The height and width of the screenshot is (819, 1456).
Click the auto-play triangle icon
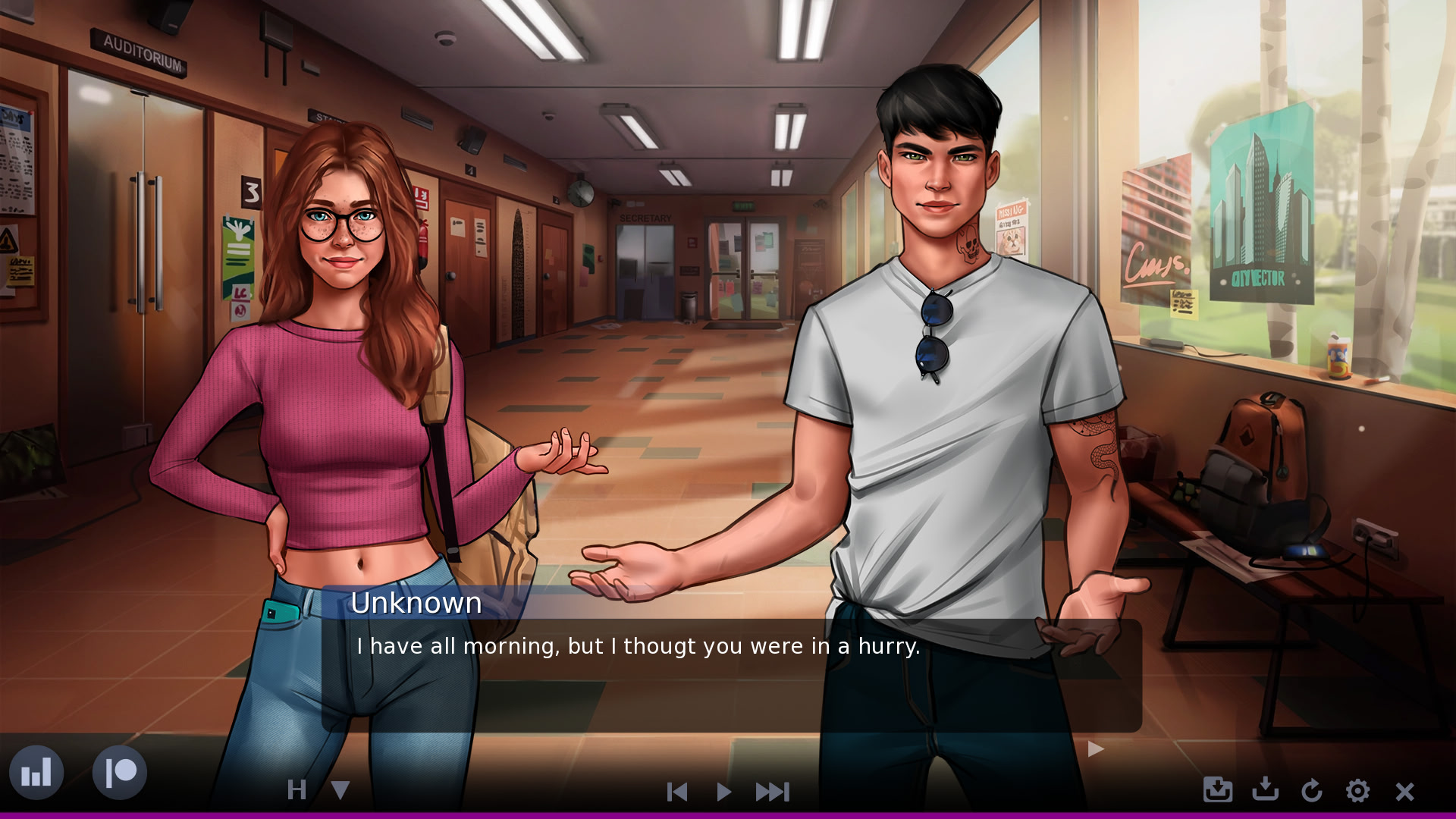(x=724, y=791)
